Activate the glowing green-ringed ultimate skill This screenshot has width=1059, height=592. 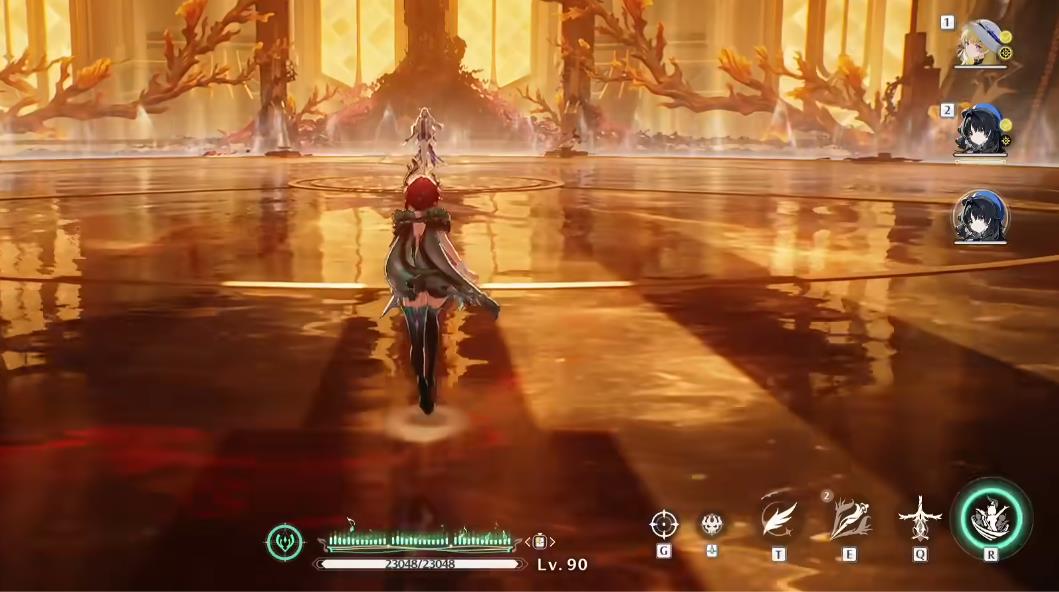[x=991, y=519]
